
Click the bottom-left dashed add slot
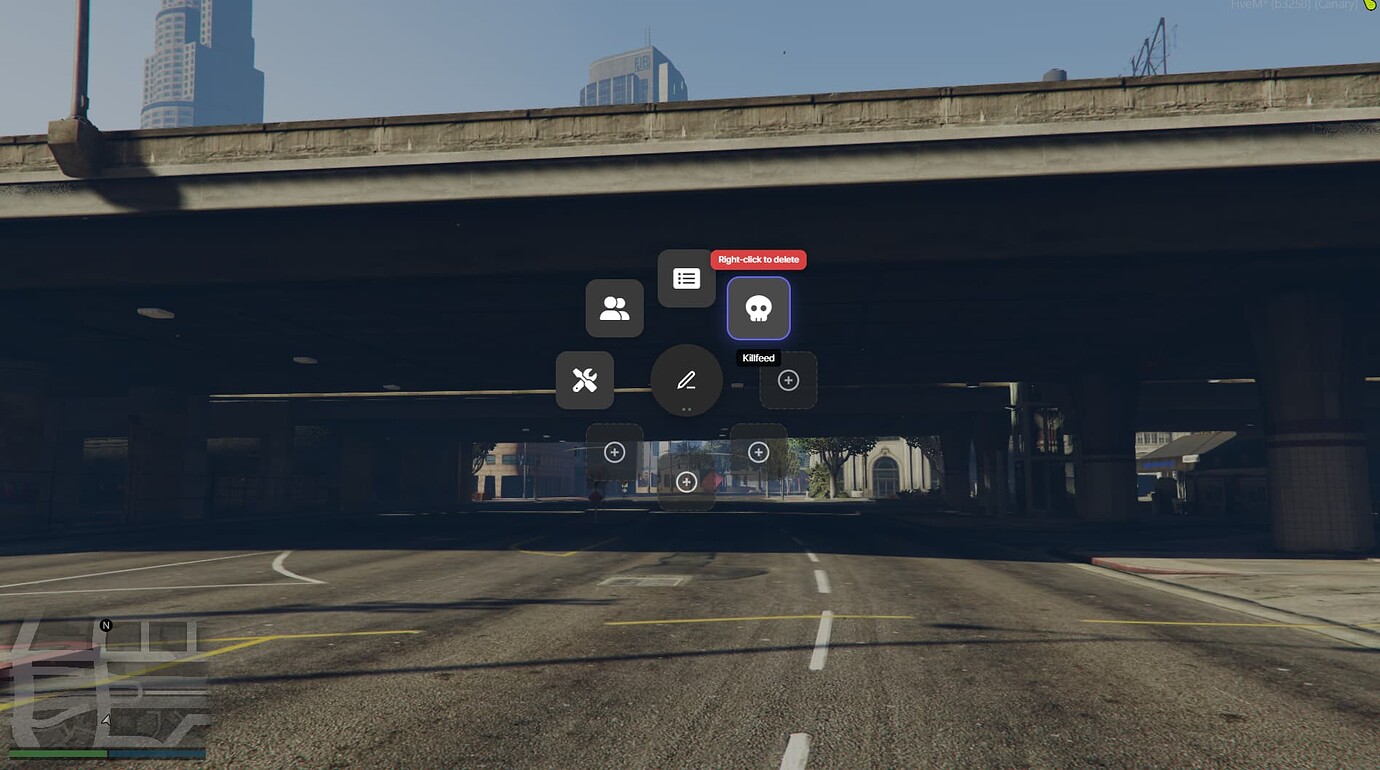[614, 452]
